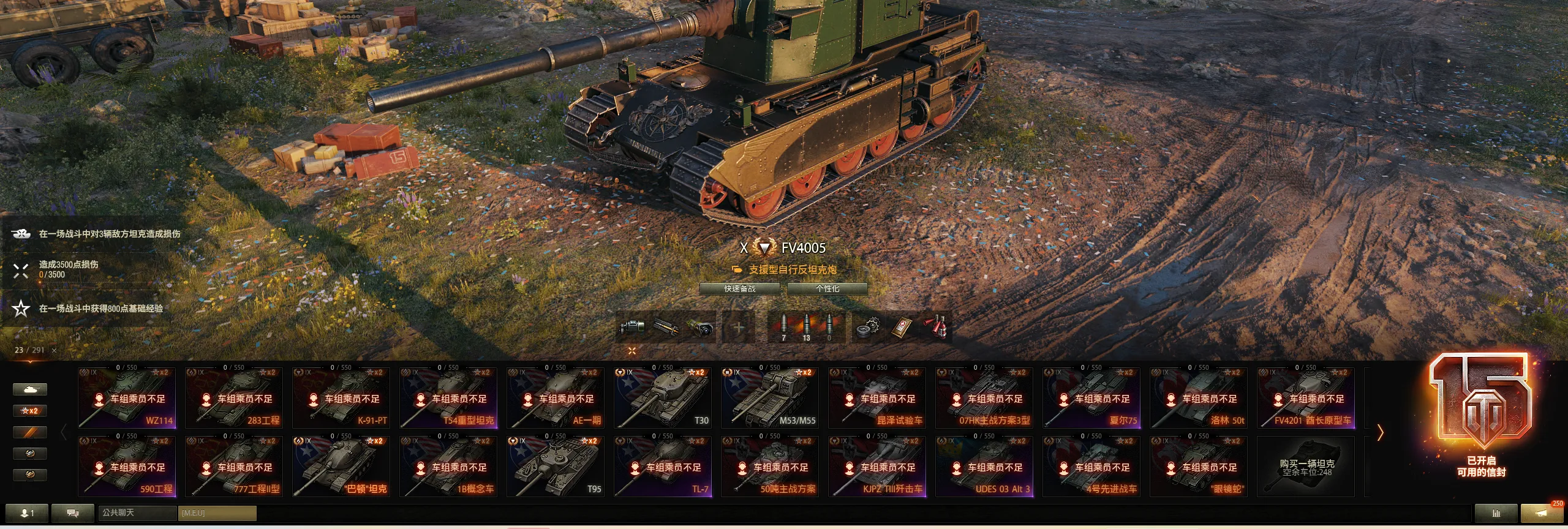Screen dimensions: 1568x529
Task: Open the tank-silhouette carousel filter
Action: [x=30, y=389]
